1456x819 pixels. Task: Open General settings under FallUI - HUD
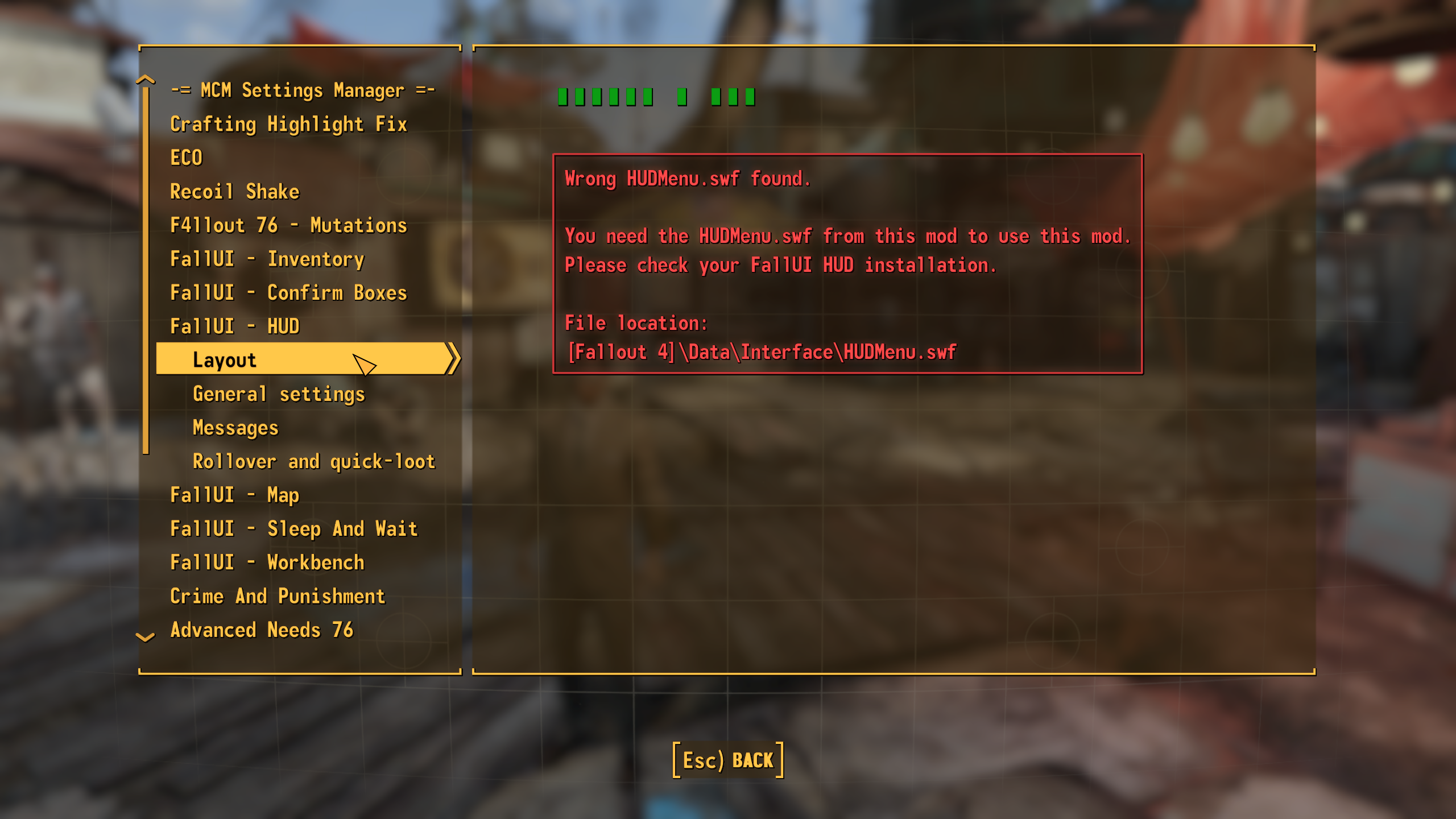[x=279, y=394]
